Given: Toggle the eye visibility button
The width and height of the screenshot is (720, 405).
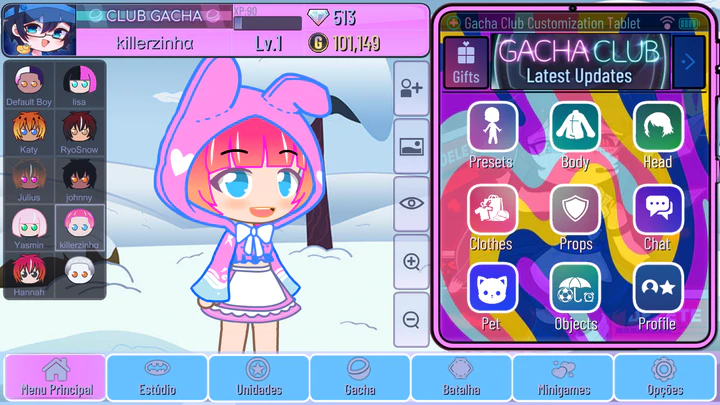Looking at the screenshot, I should pos(411,204).
